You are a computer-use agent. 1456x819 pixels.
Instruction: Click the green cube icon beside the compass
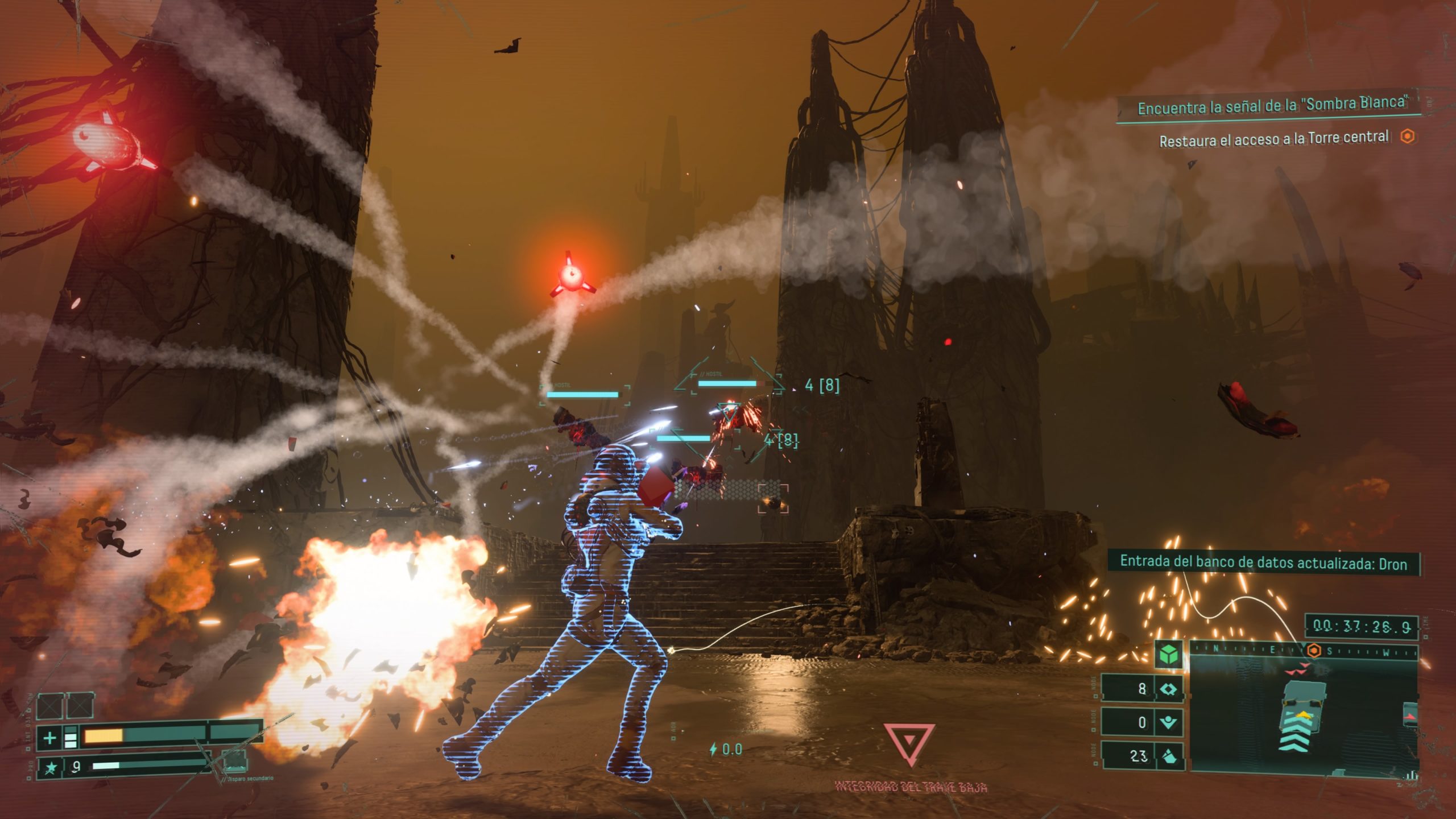1169,655
